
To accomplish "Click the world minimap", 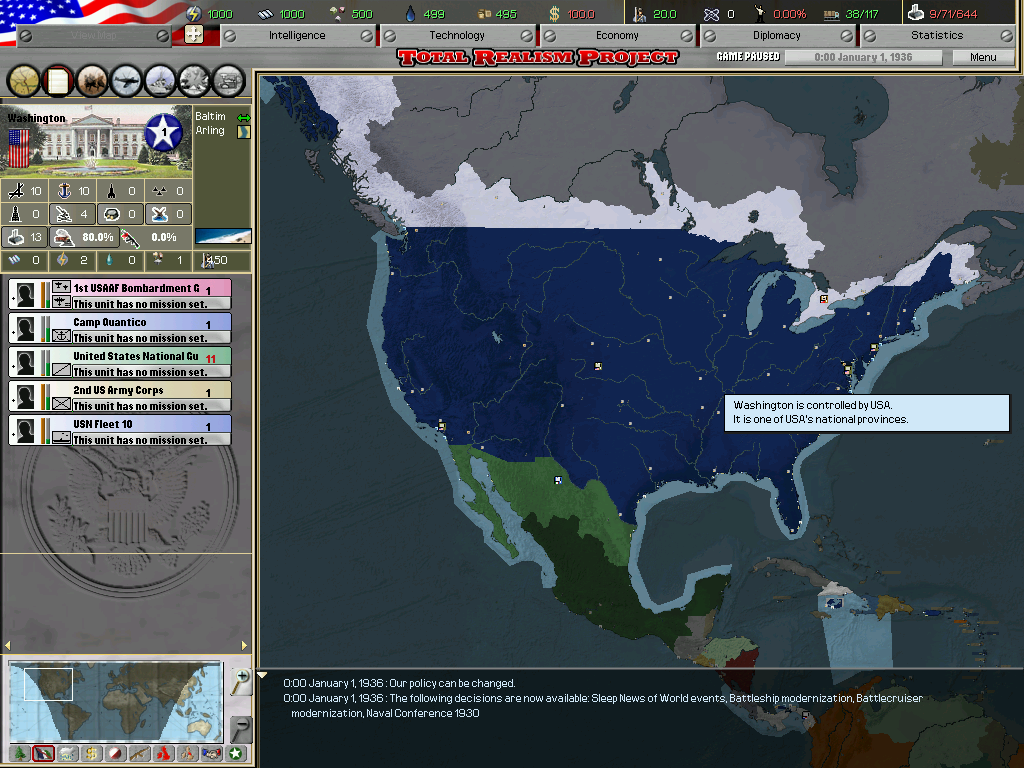I will (x=115, y=700).
